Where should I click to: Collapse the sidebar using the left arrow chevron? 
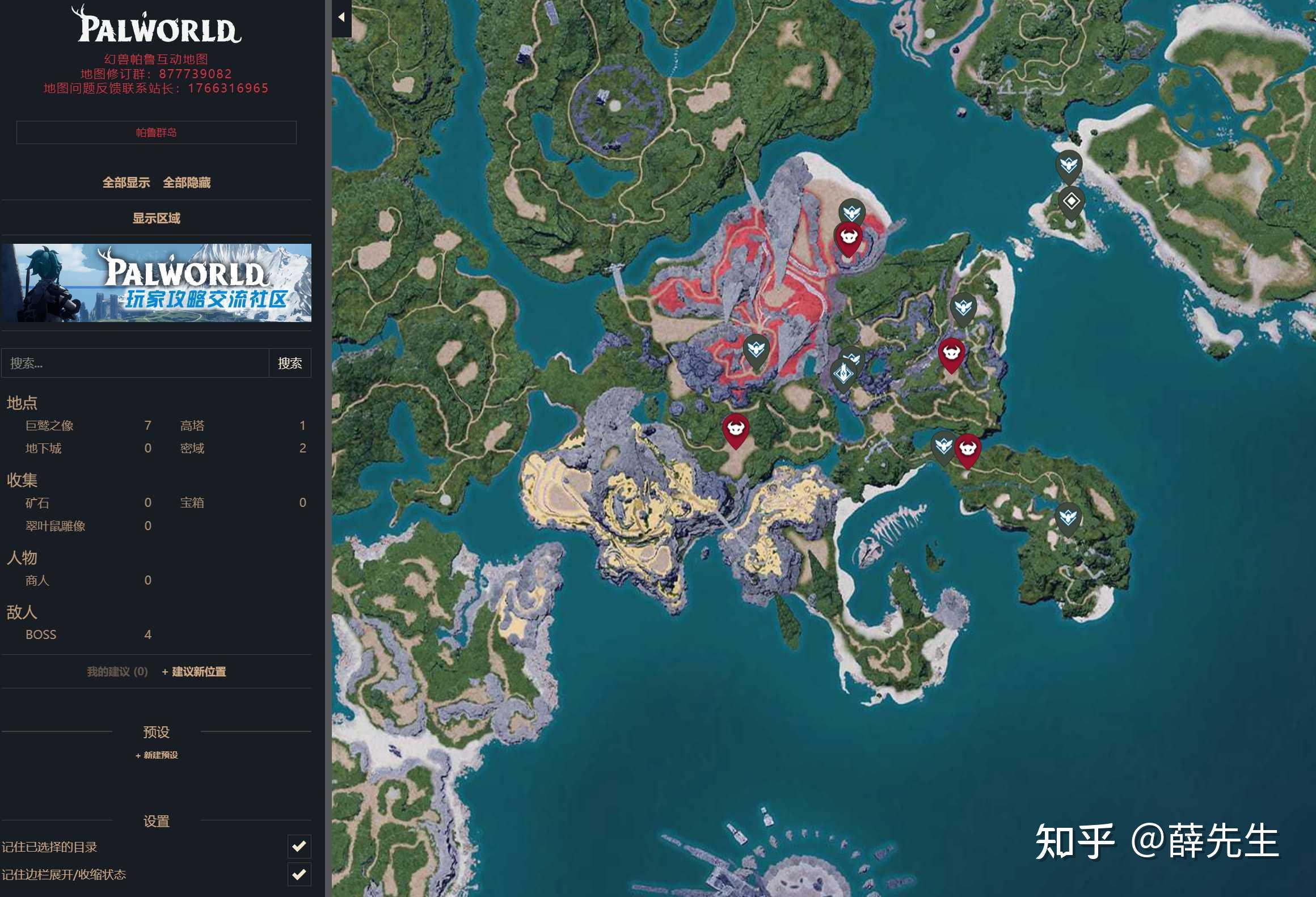point(341,16)
